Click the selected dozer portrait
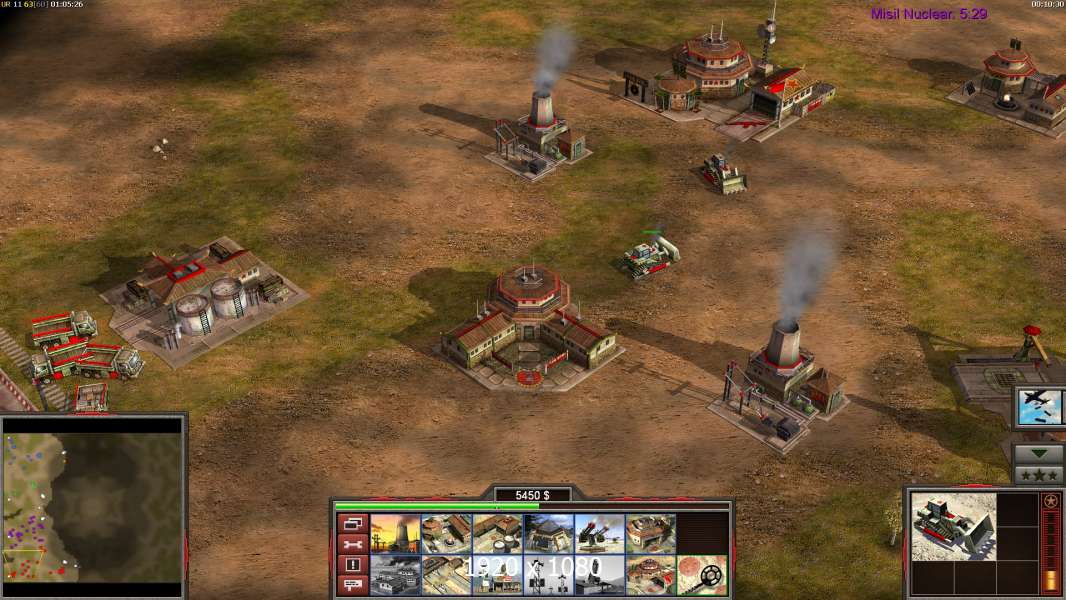Image resolution: width=1066 pixels, height=600 pixels. point(953,526)
